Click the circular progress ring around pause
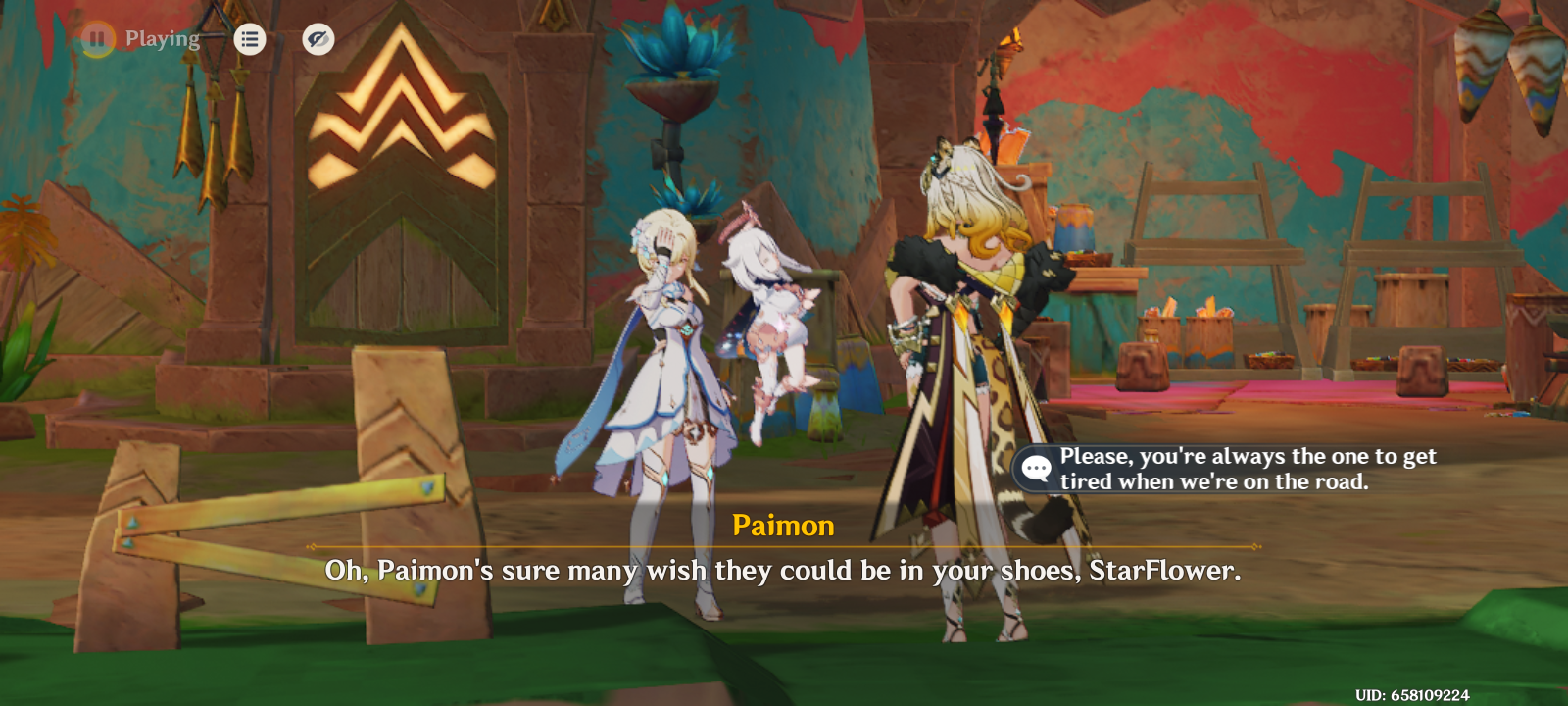The width and height of the screenshot is (1568, 706). (x=95, y=39)
